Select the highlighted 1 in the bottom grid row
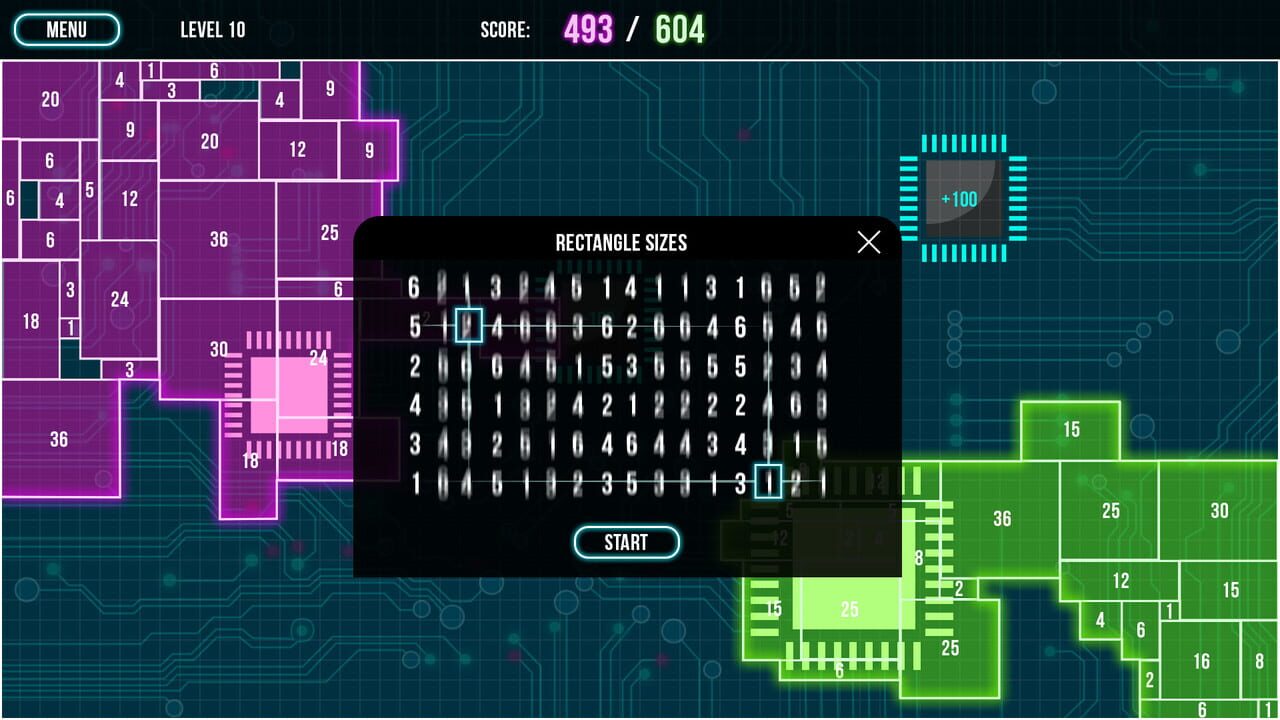Viewport: 1280px width, 720px height. (x=770, y=481)
